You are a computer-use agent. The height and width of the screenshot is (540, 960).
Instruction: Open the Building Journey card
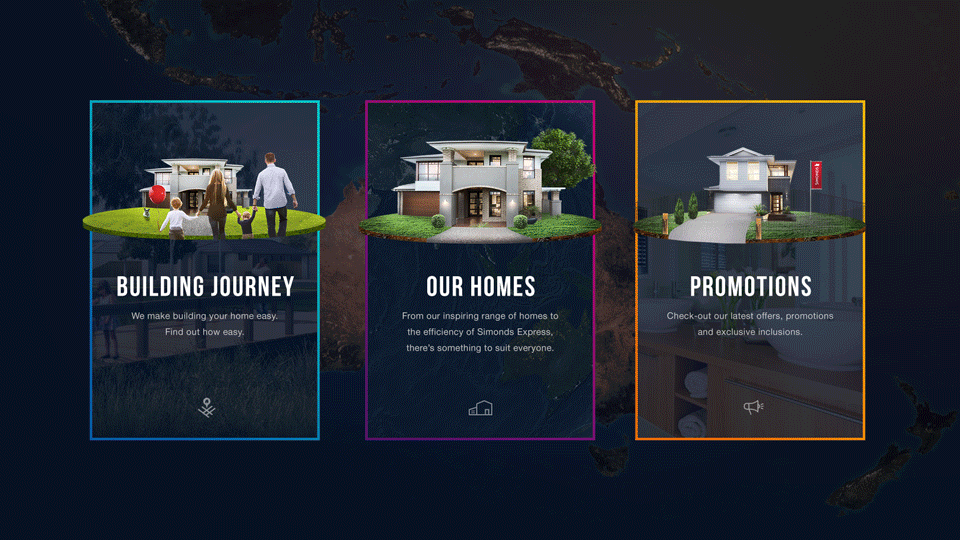[205, 287]
